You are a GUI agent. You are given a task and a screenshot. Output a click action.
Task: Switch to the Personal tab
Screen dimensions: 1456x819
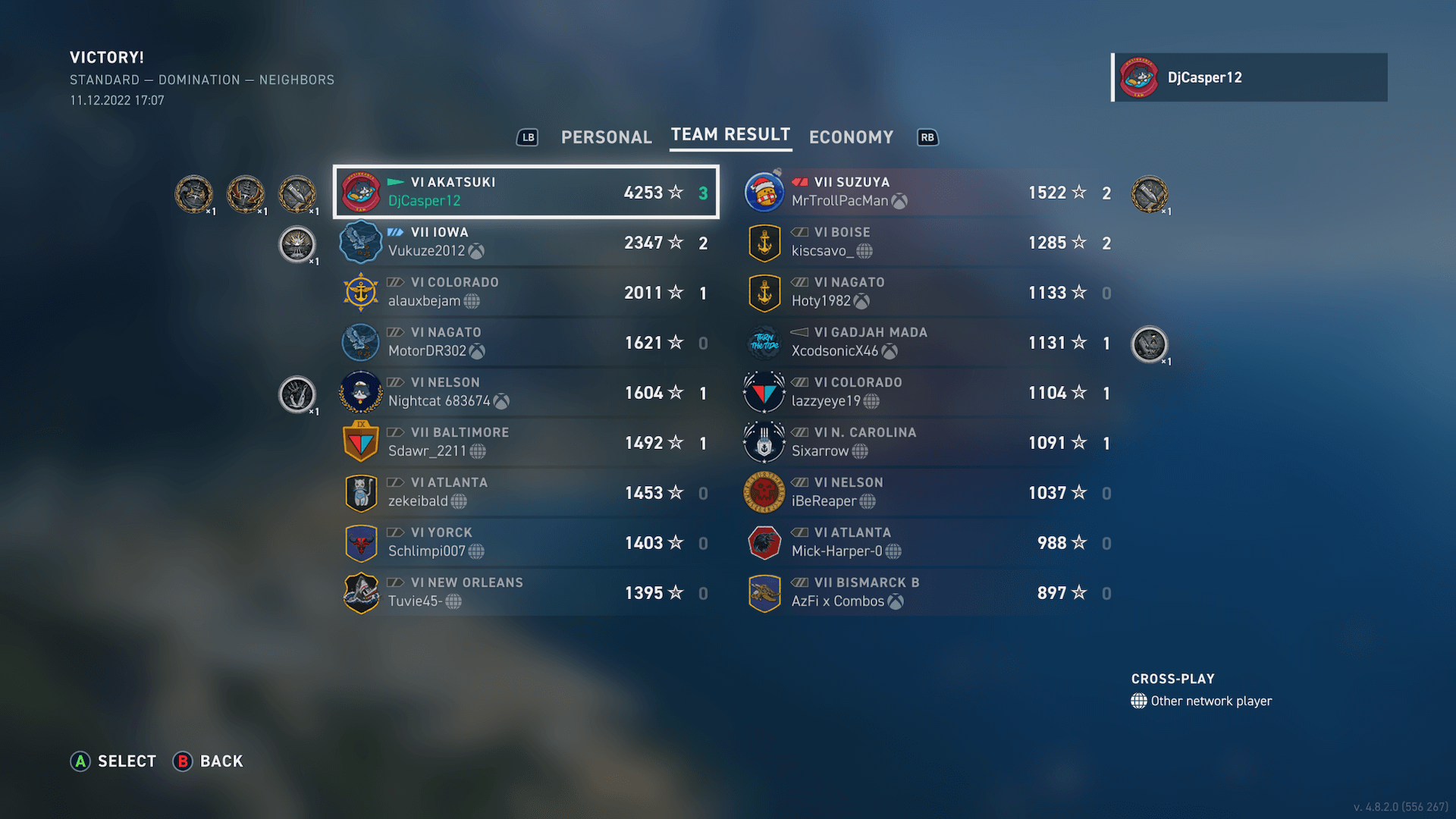point(606,137)
